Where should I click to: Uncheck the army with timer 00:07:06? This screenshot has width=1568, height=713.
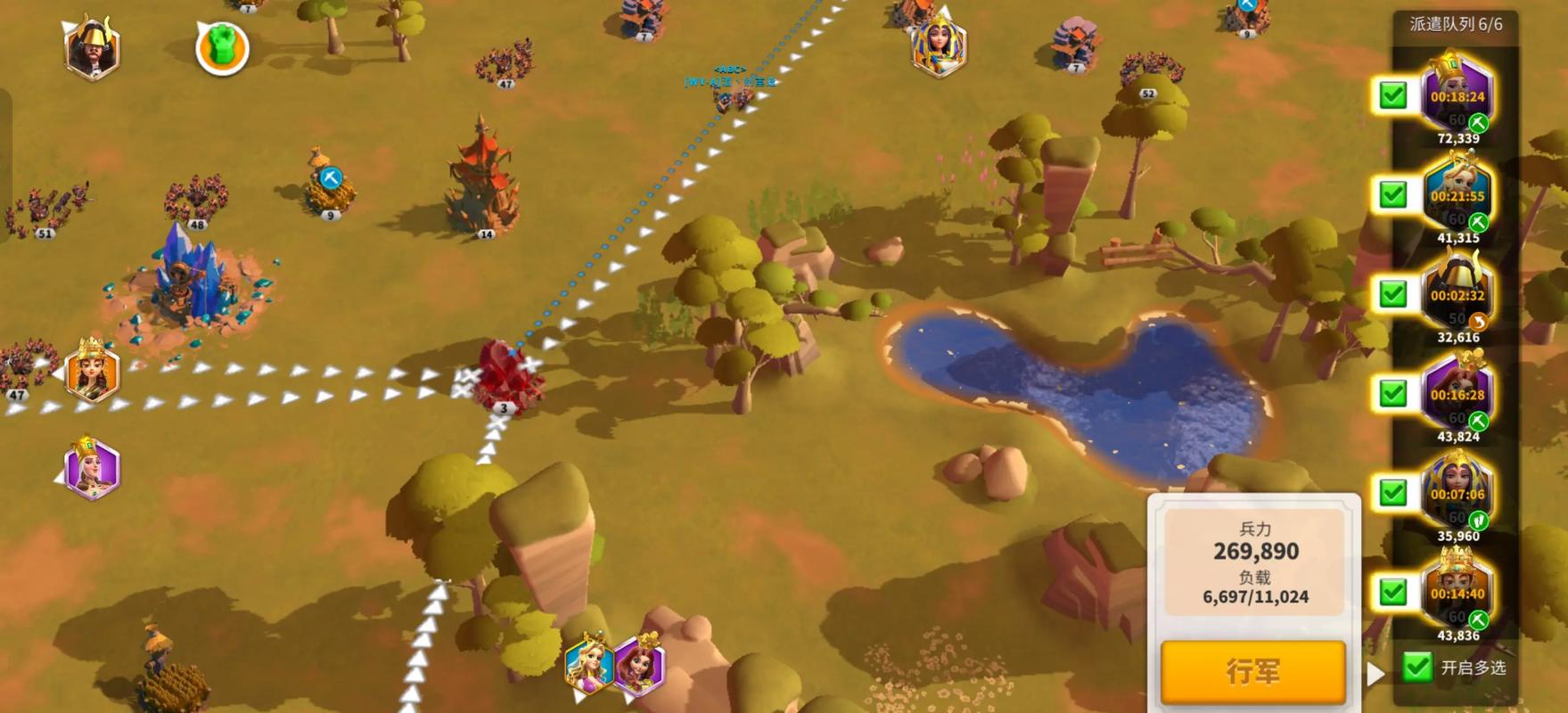1392,493
